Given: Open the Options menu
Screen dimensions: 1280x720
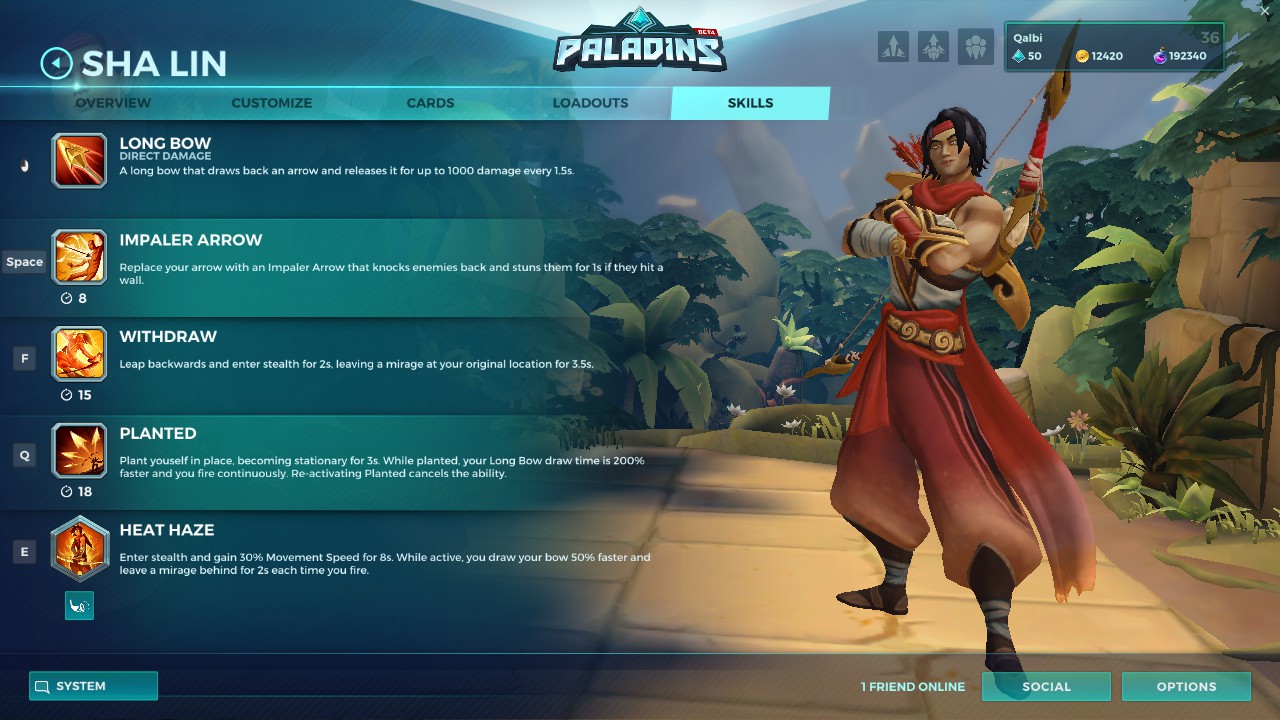Looking at the screenshot, I should pyautogui.click(x=1186, y=686).
